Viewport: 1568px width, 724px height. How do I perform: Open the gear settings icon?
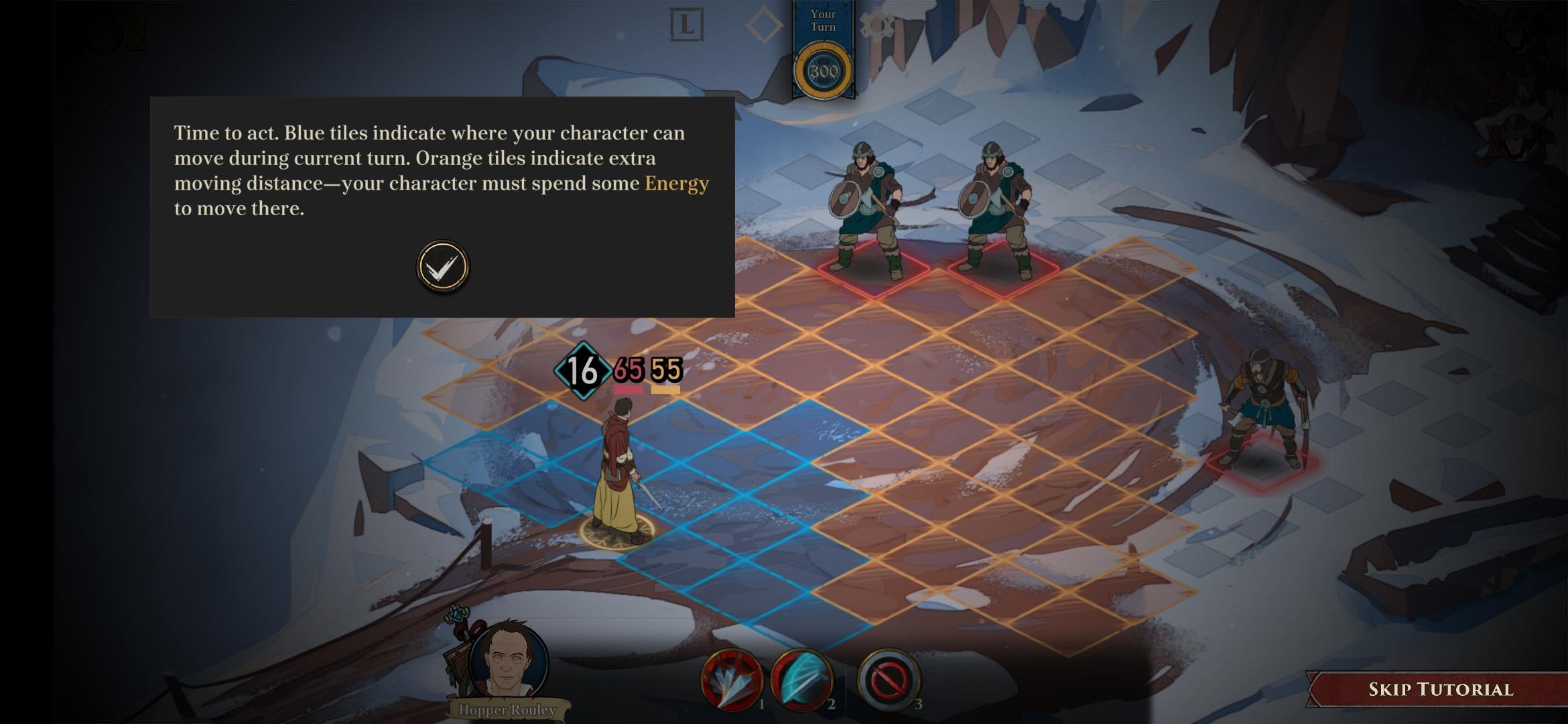coord(876,27)
